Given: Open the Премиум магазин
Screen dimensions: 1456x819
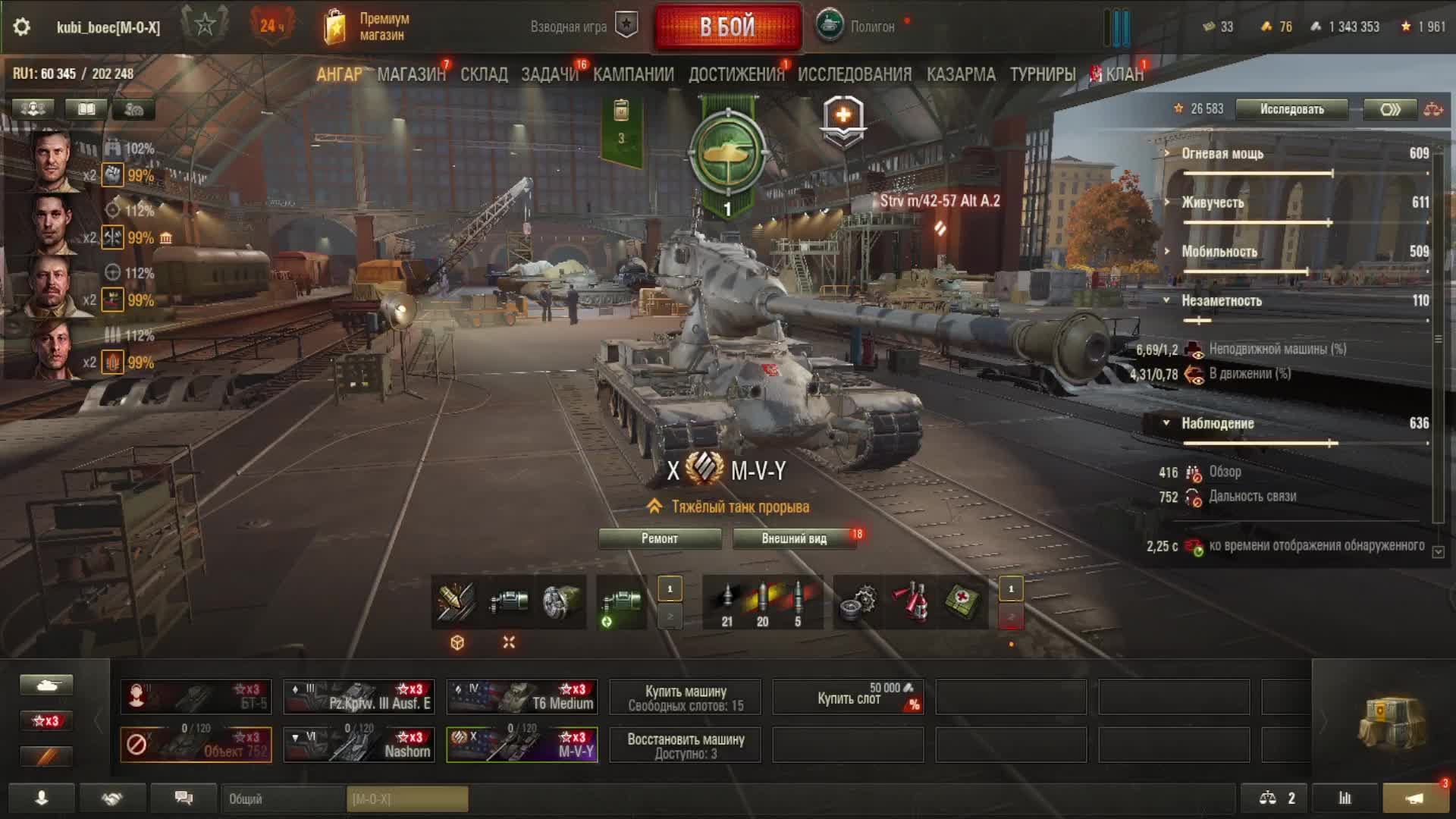Looking at the screenshot, I should pyautogui.click(x=368, y=27).
